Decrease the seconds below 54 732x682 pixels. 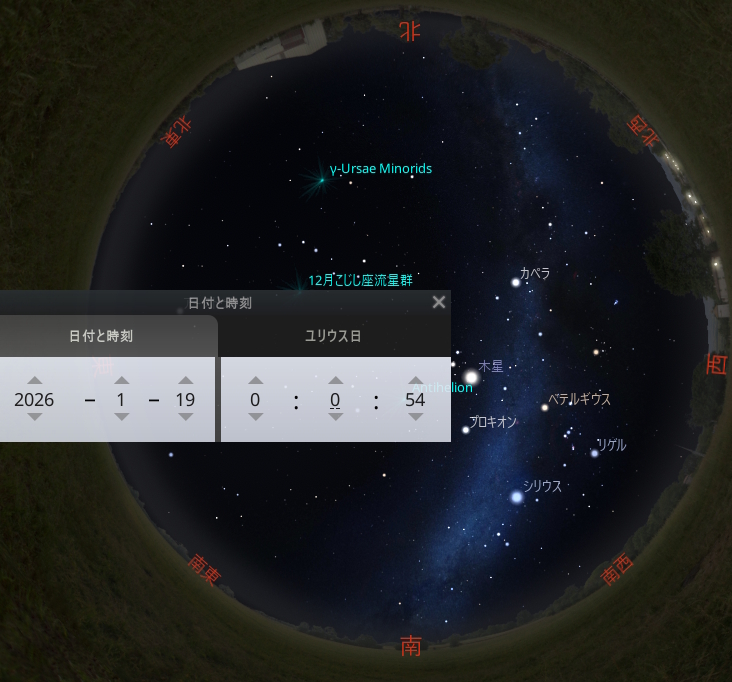(x=416, y=417)
